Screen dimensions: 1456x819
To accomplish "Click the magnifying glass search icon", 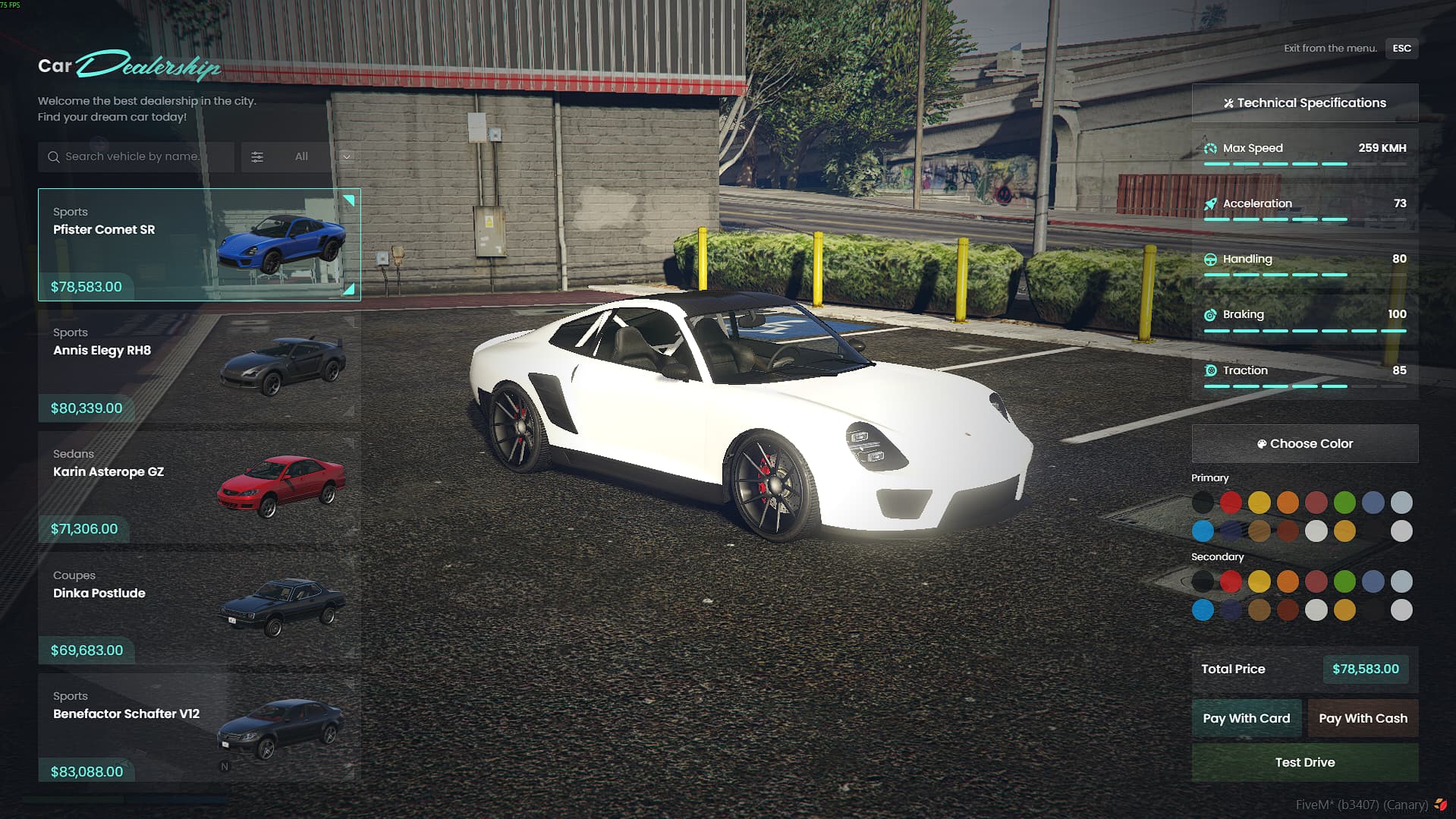I will (x=53, y=156).
